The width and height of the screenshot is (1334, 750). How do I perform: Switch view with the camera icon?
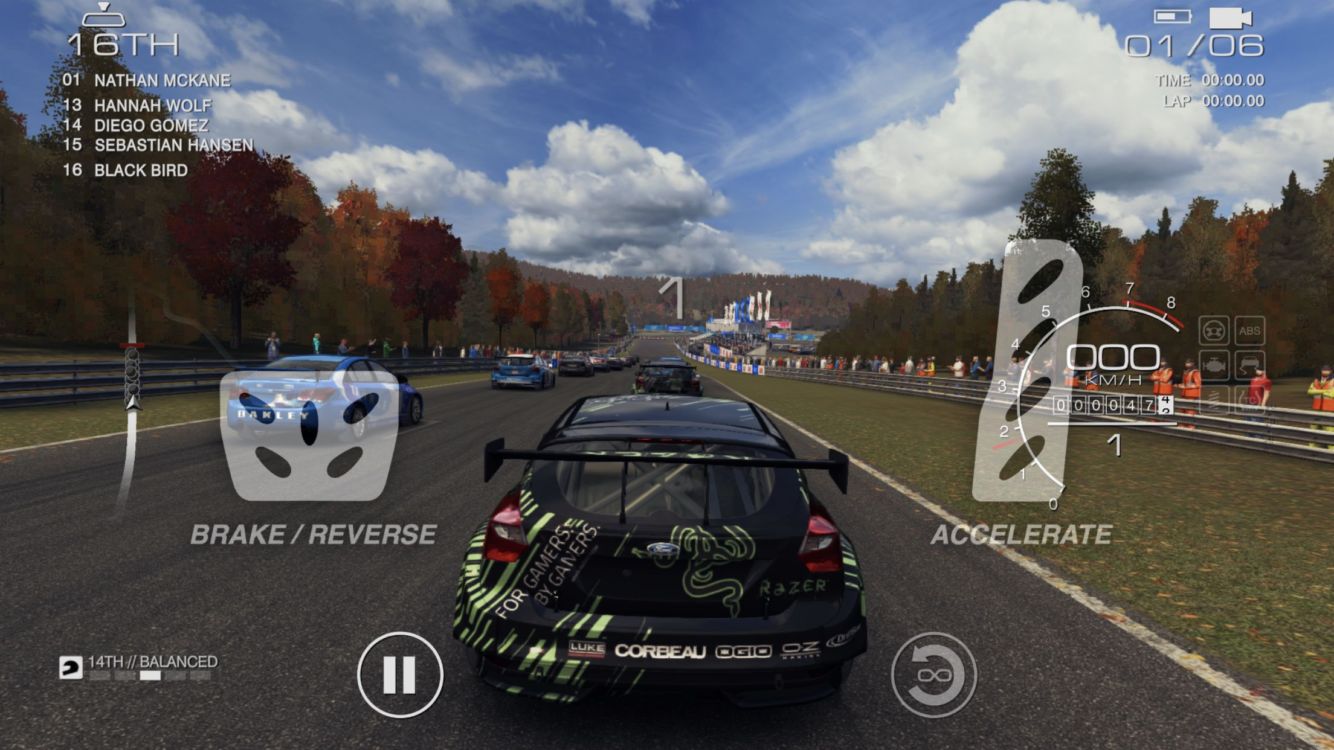point(1230,18)
